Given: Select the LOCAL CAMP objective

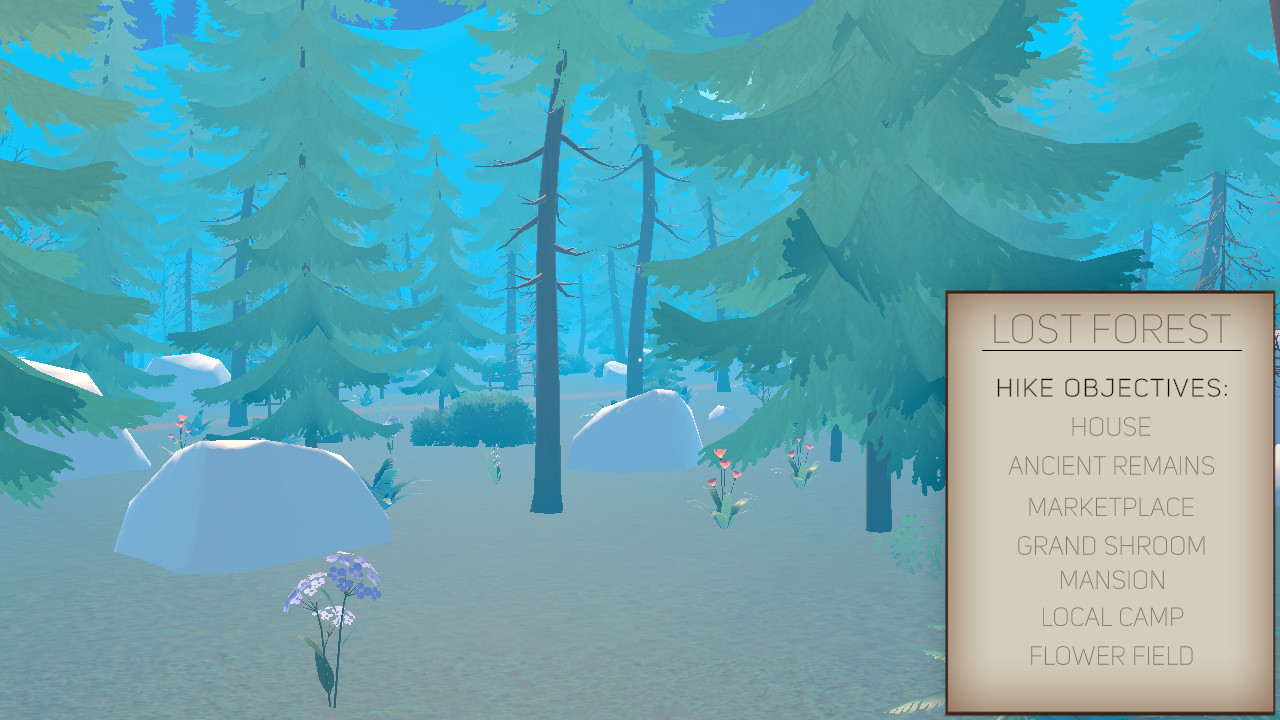Looking at the screenshot, I should (1110, 618).
